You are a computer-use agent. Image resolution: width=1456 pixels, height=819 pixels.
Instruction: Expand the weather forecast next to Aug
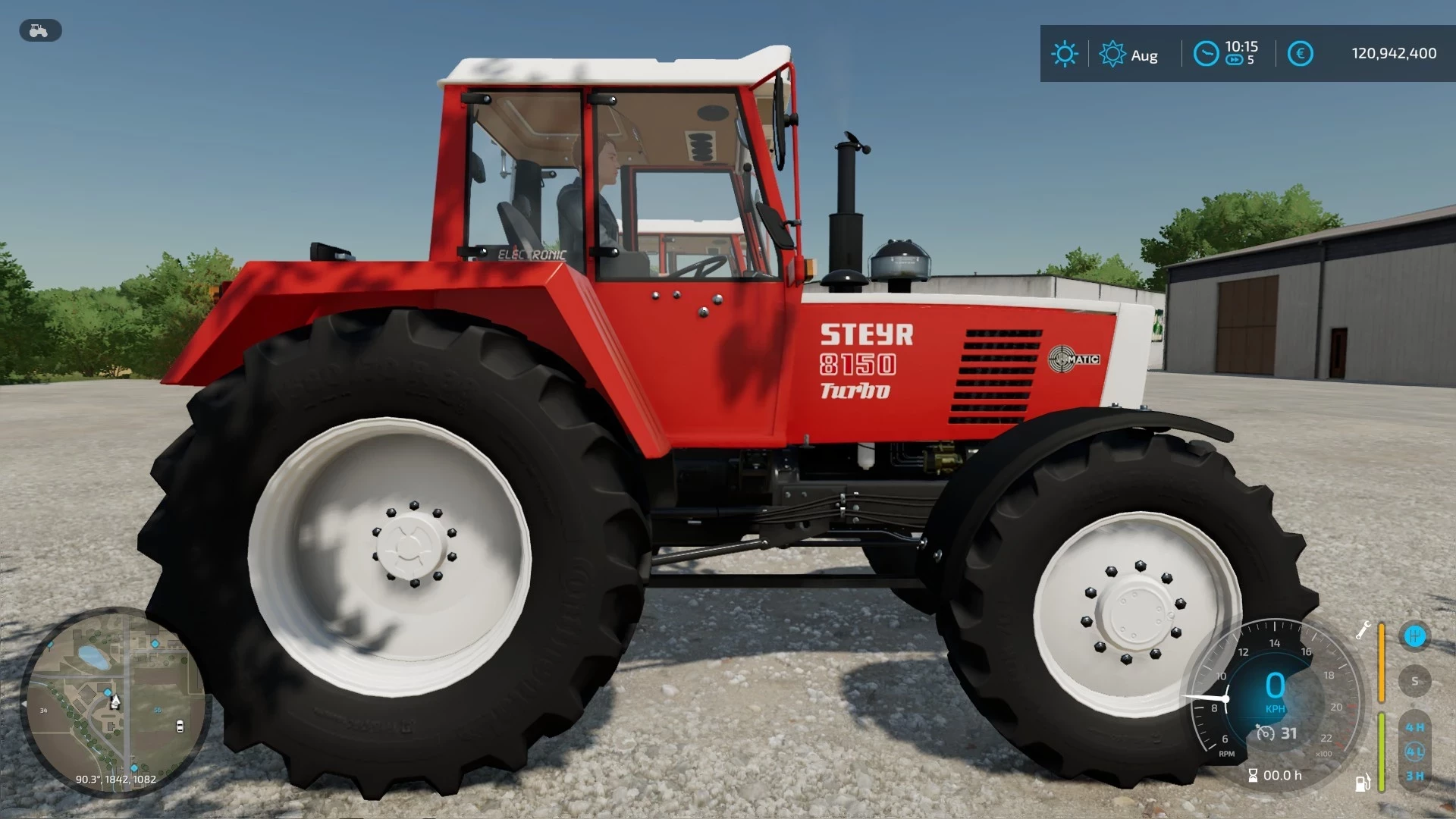point(1112,53)
